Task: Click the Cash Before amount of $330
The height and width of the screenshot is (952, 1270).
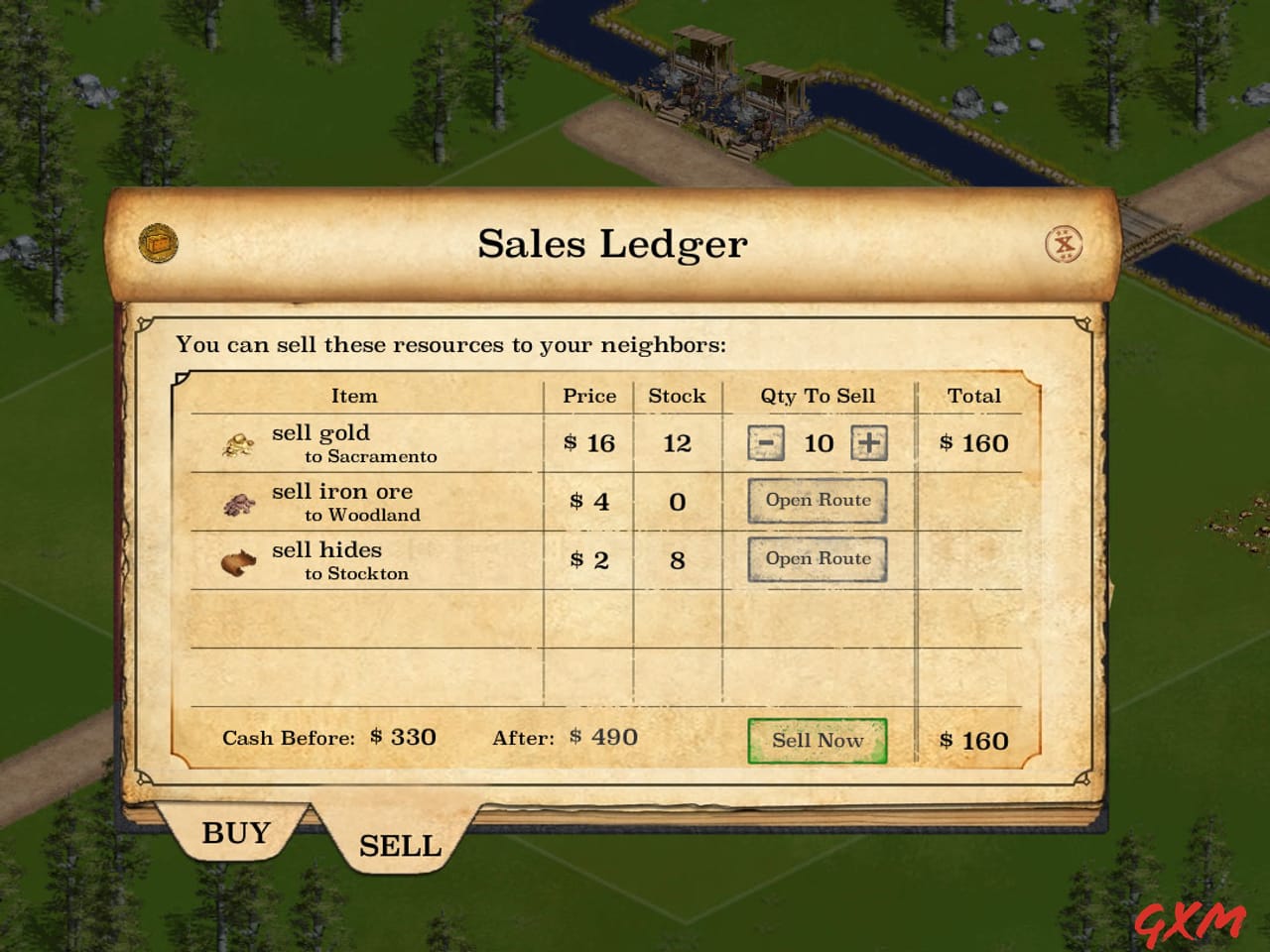Action: tap(402, 738)
